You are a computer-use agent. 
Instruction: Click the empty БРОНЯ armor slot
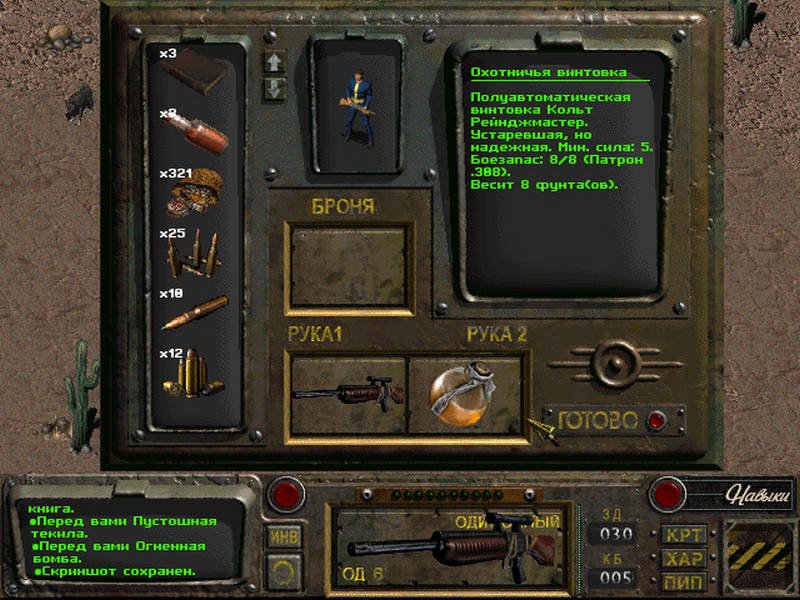point(346,264)
